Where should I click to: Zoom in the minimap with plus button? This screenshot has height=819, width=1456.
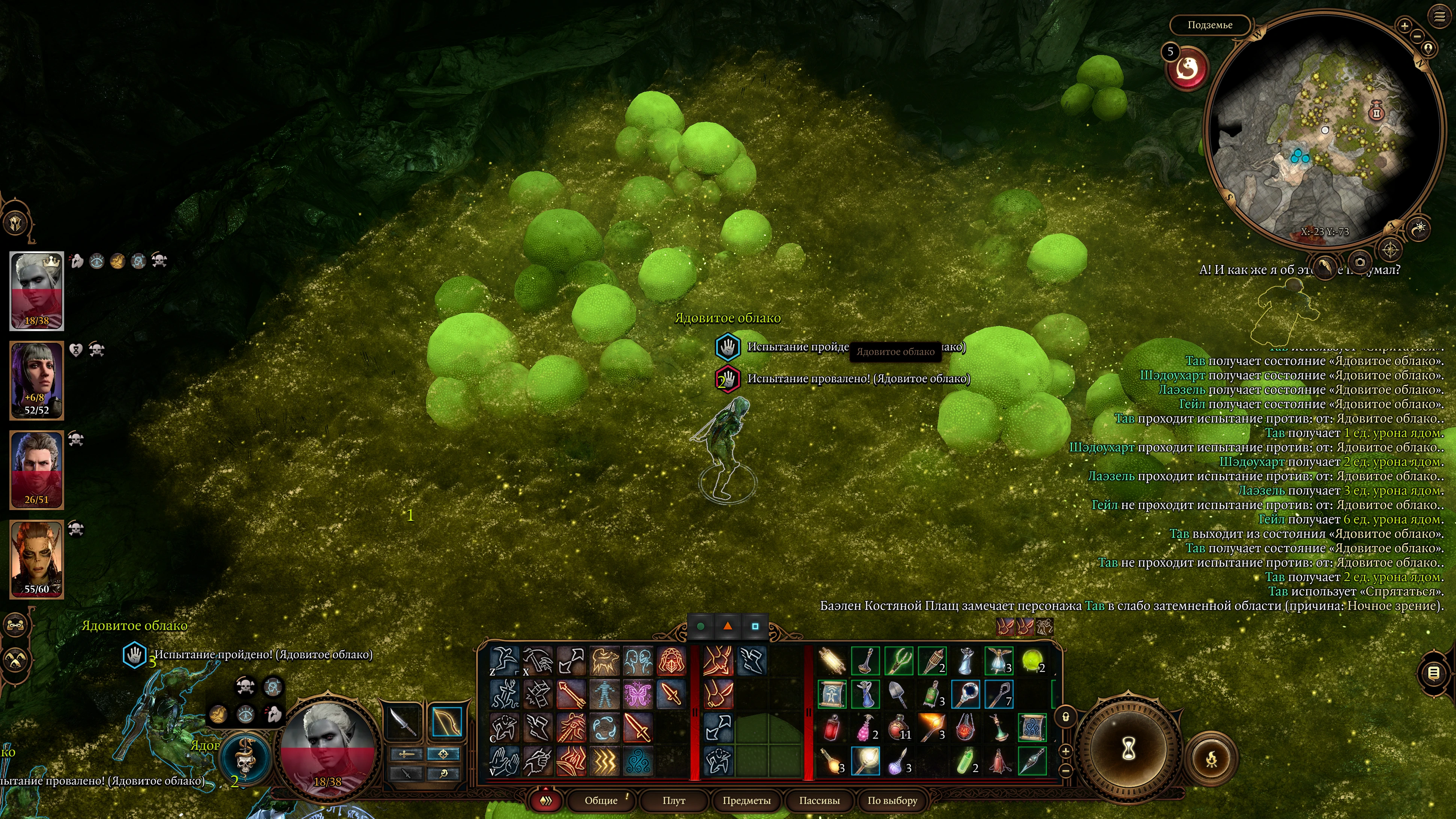(x=1405, y=26)
